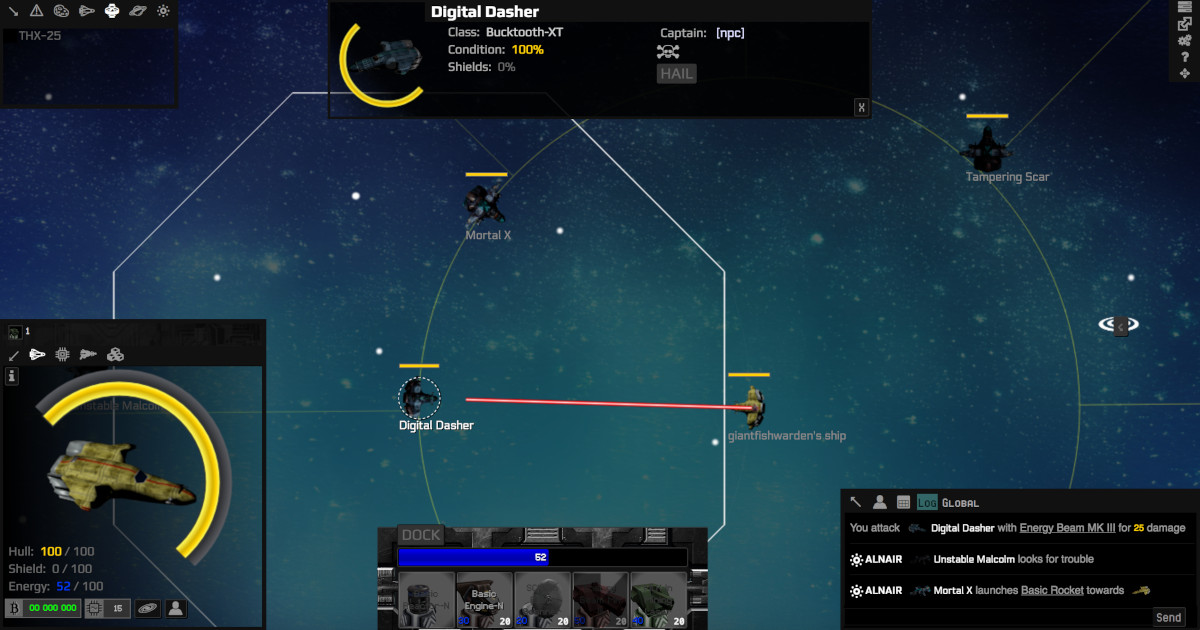This screenshot has height=630, width=1200.
Task: Send the chat message
Action: click(x=1168, y=617)
